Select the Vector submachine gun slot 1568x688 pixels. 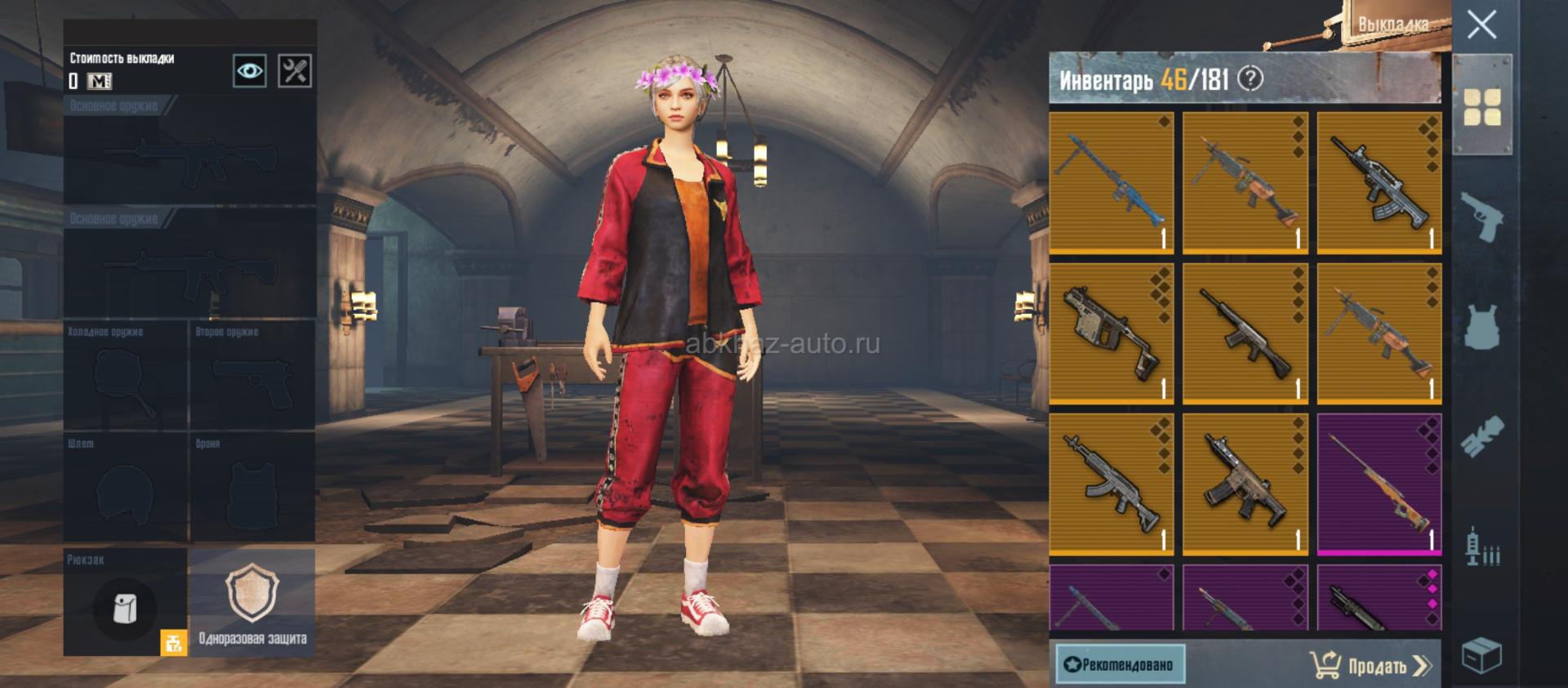click(x=1111, y=333)
